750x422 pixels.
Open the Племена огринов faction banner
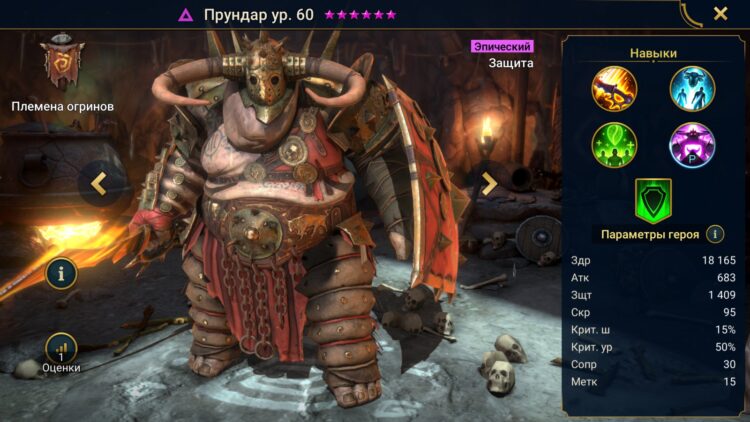(62, 66)
